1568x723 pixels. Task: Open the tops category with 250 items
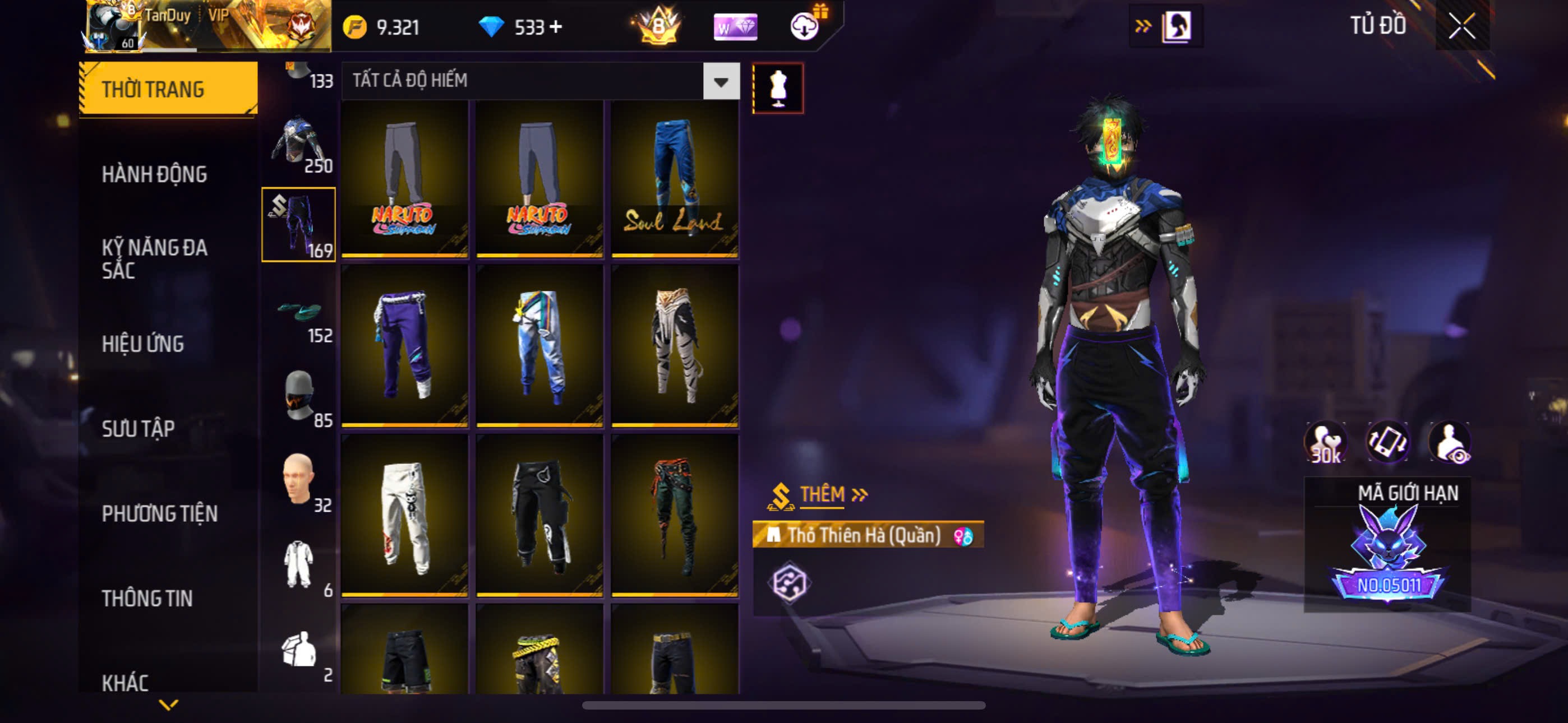click(x=298, y=143)
